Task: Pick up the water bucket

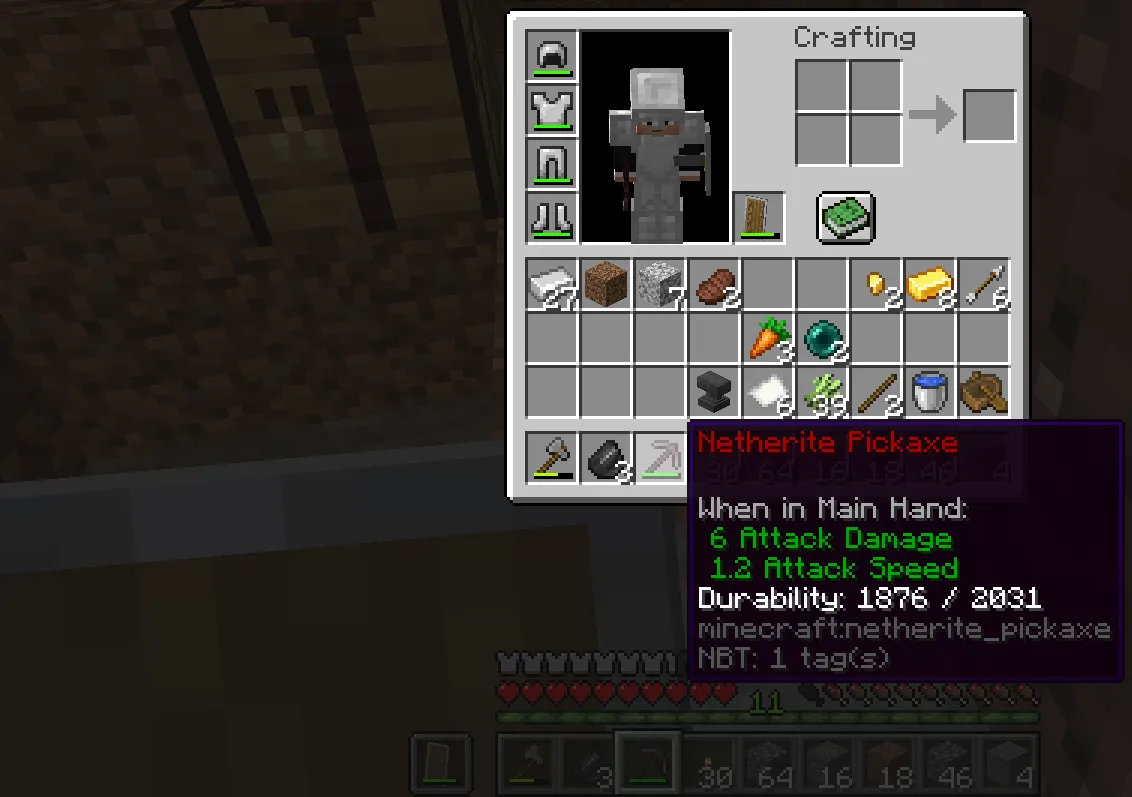Action: 930,393
